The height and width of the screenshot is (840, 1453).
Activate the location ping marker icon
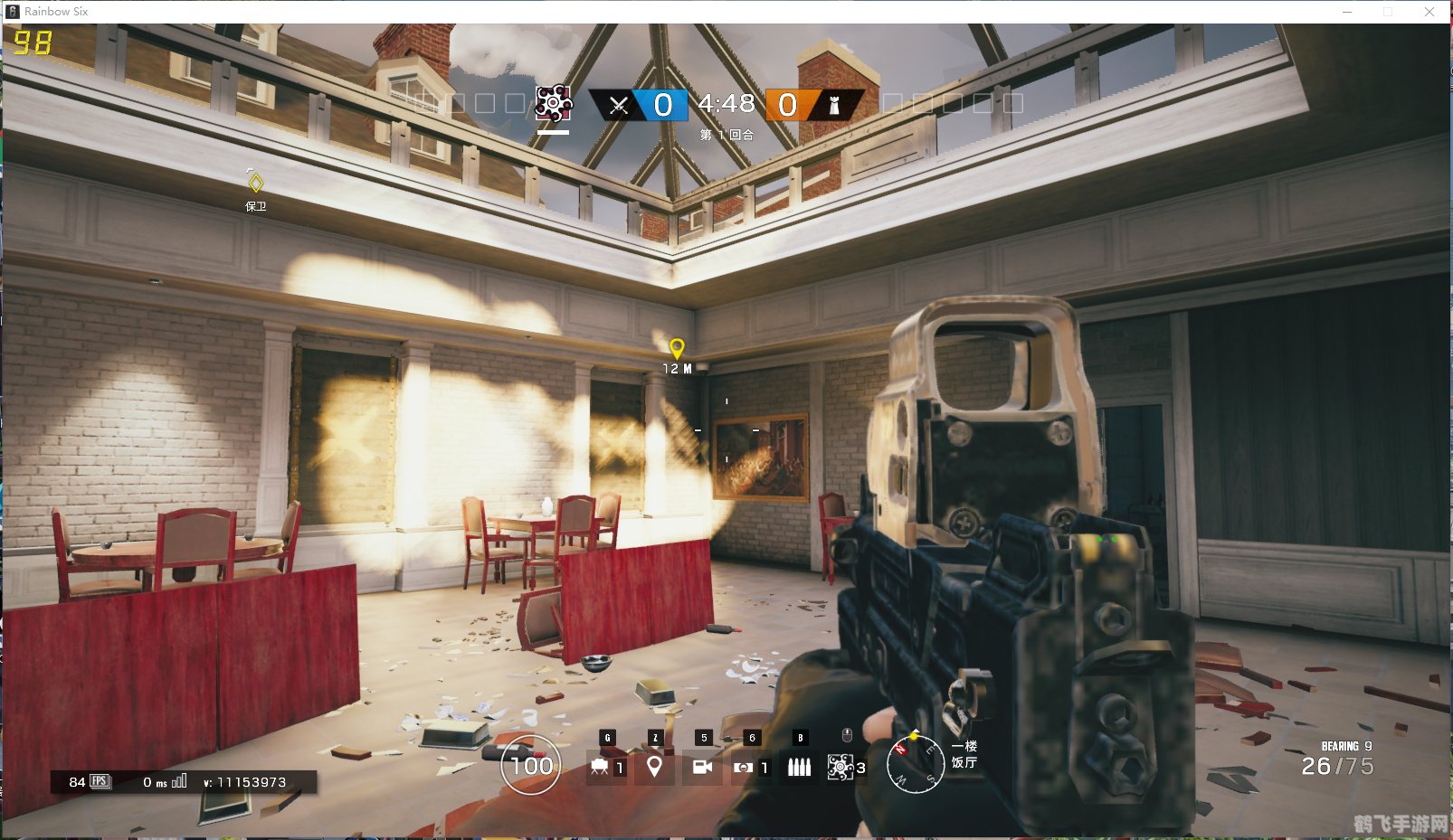coord(654,767)
